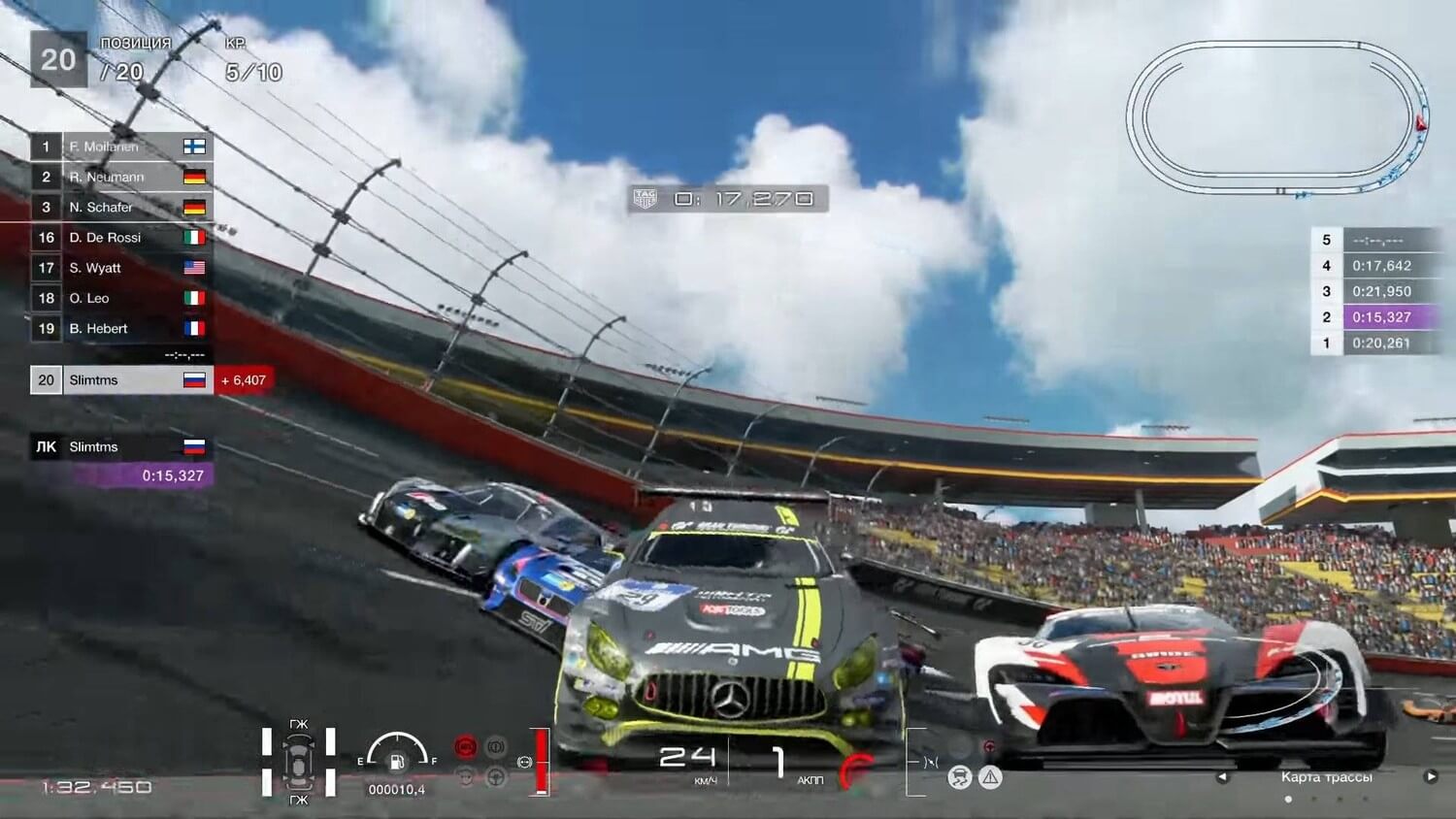Select the purple lap 2 time entry
This screenshot has width=1456, height=819.
[1380, 316]
